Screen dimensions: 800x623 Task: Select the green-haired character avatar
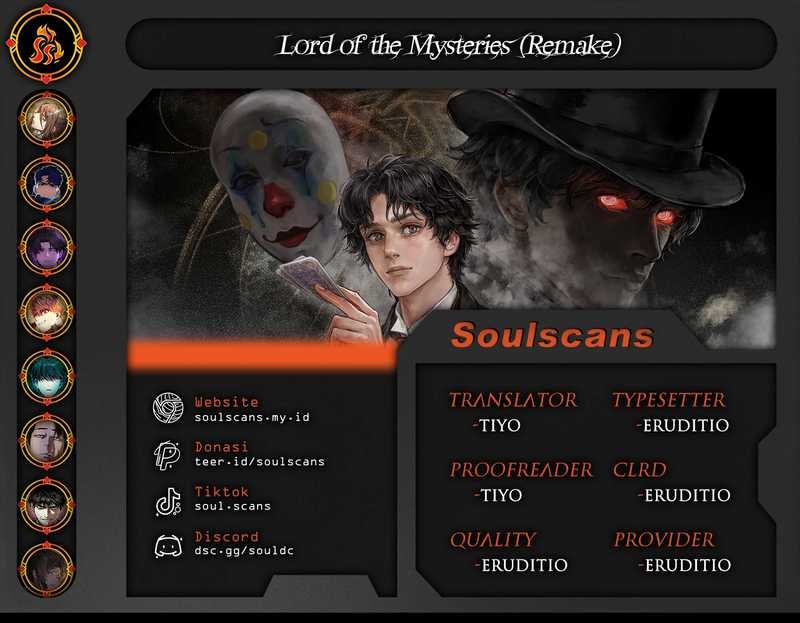(x=47, y=376)
